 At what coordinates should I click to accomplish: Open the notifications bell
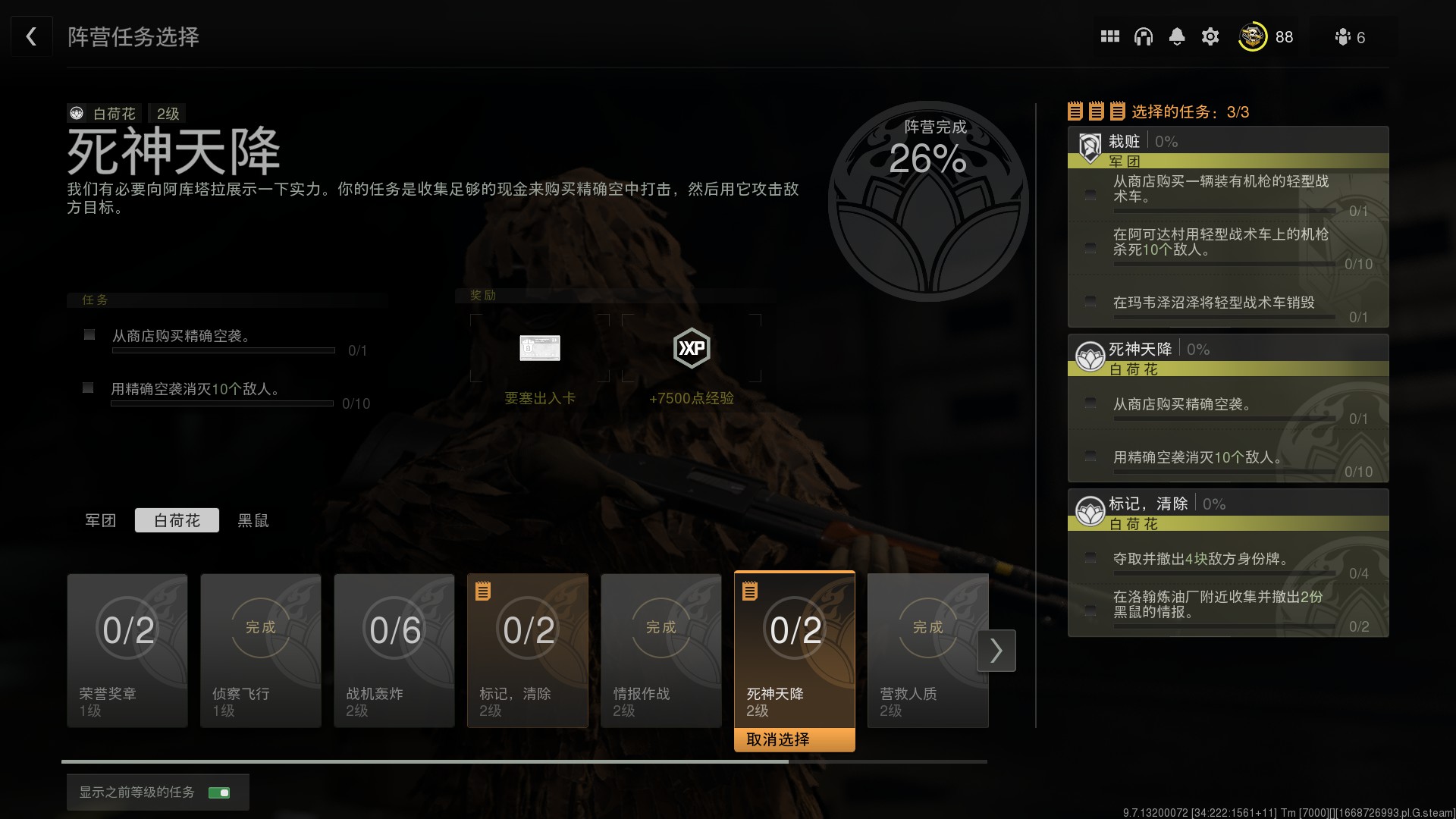[x=1176, y=36]
